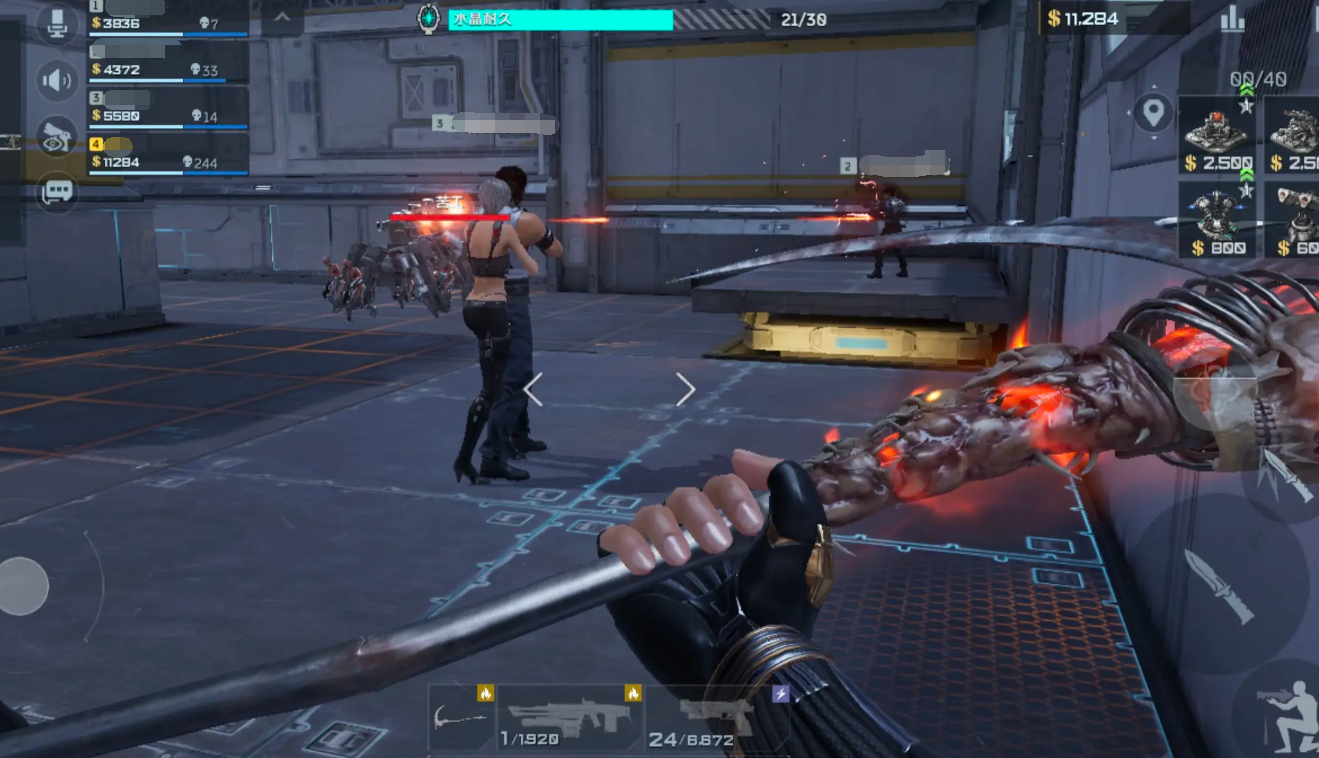Viewport: 1319px width, 758px height.
Task: Open the bar chart statistics icon
Action: coord(1232,18)
